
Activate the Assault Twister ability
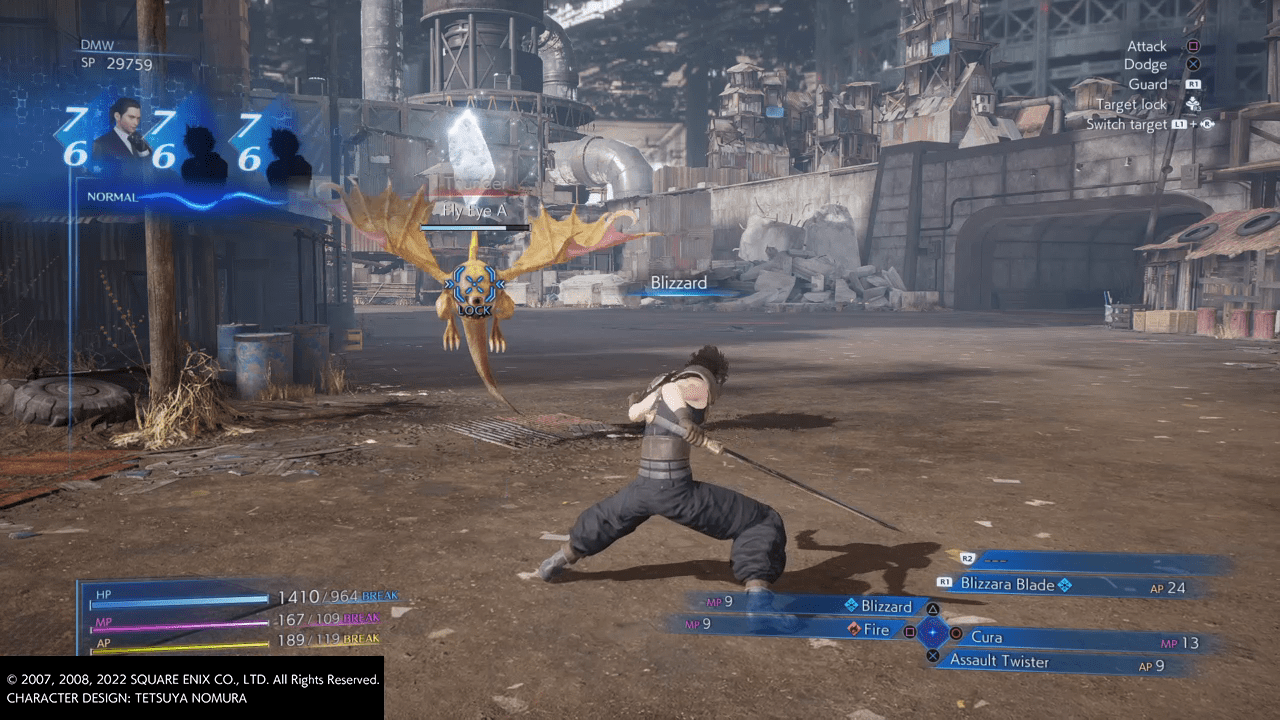[999, 660]
